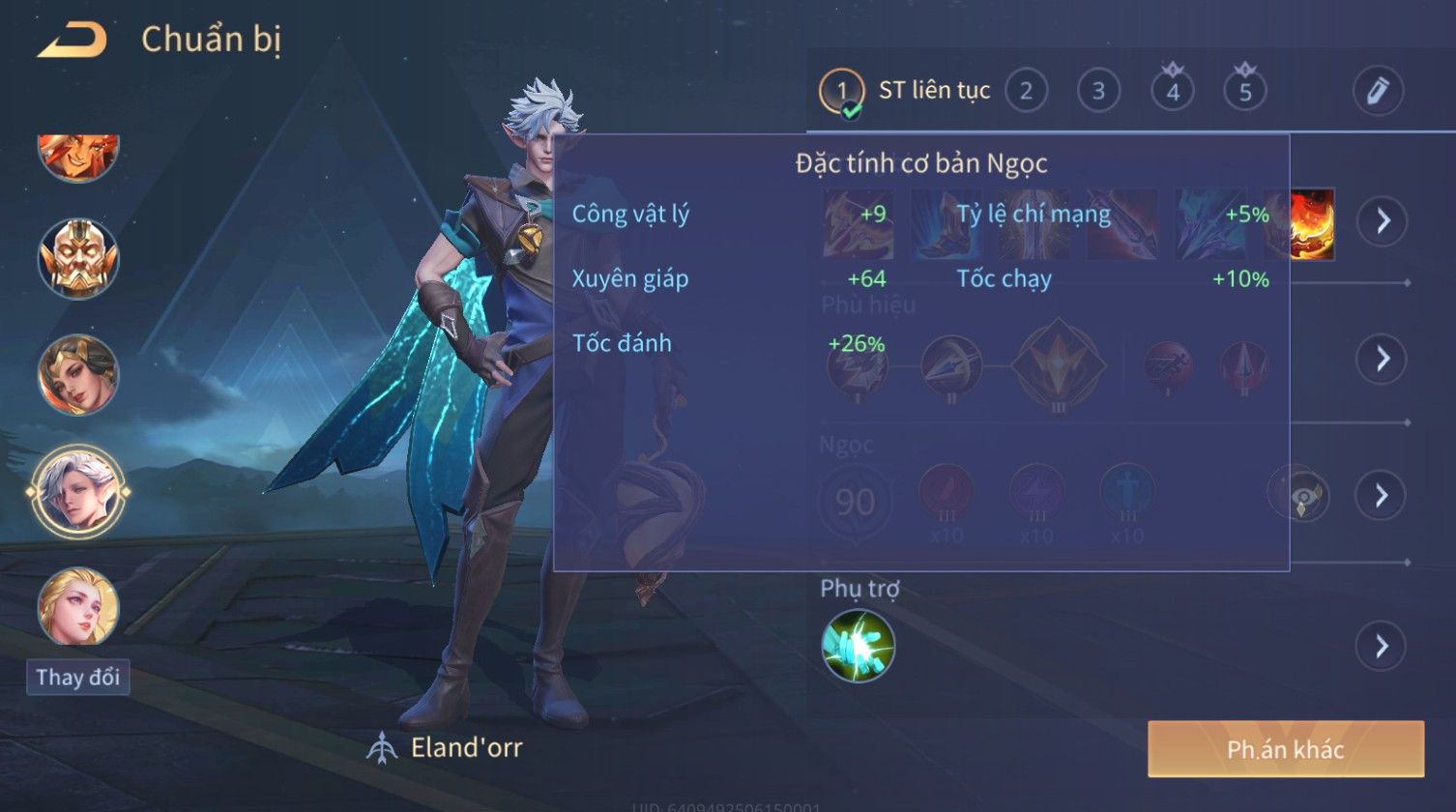Screen dimensions: 1456x812
Task: Change hero with Thay đổi button
Action: pyautogui.click(x=77, y=677)
